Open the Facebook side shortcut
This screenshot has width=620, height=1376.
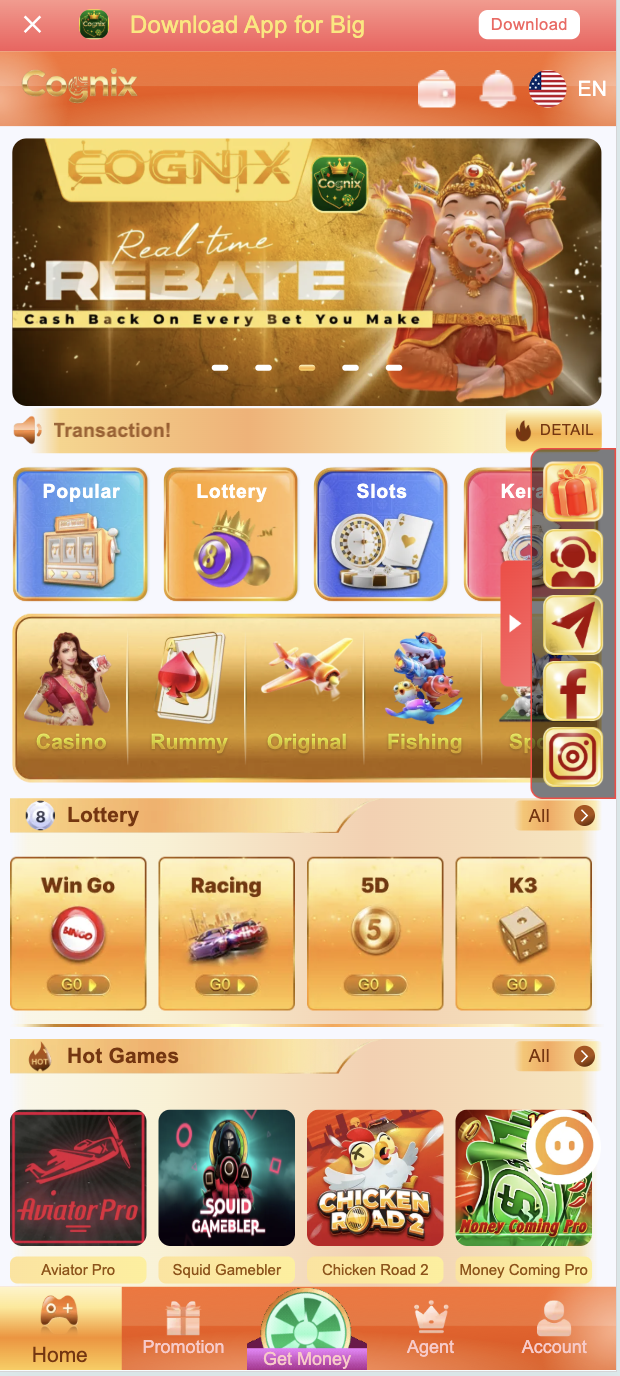pos(573,691)
